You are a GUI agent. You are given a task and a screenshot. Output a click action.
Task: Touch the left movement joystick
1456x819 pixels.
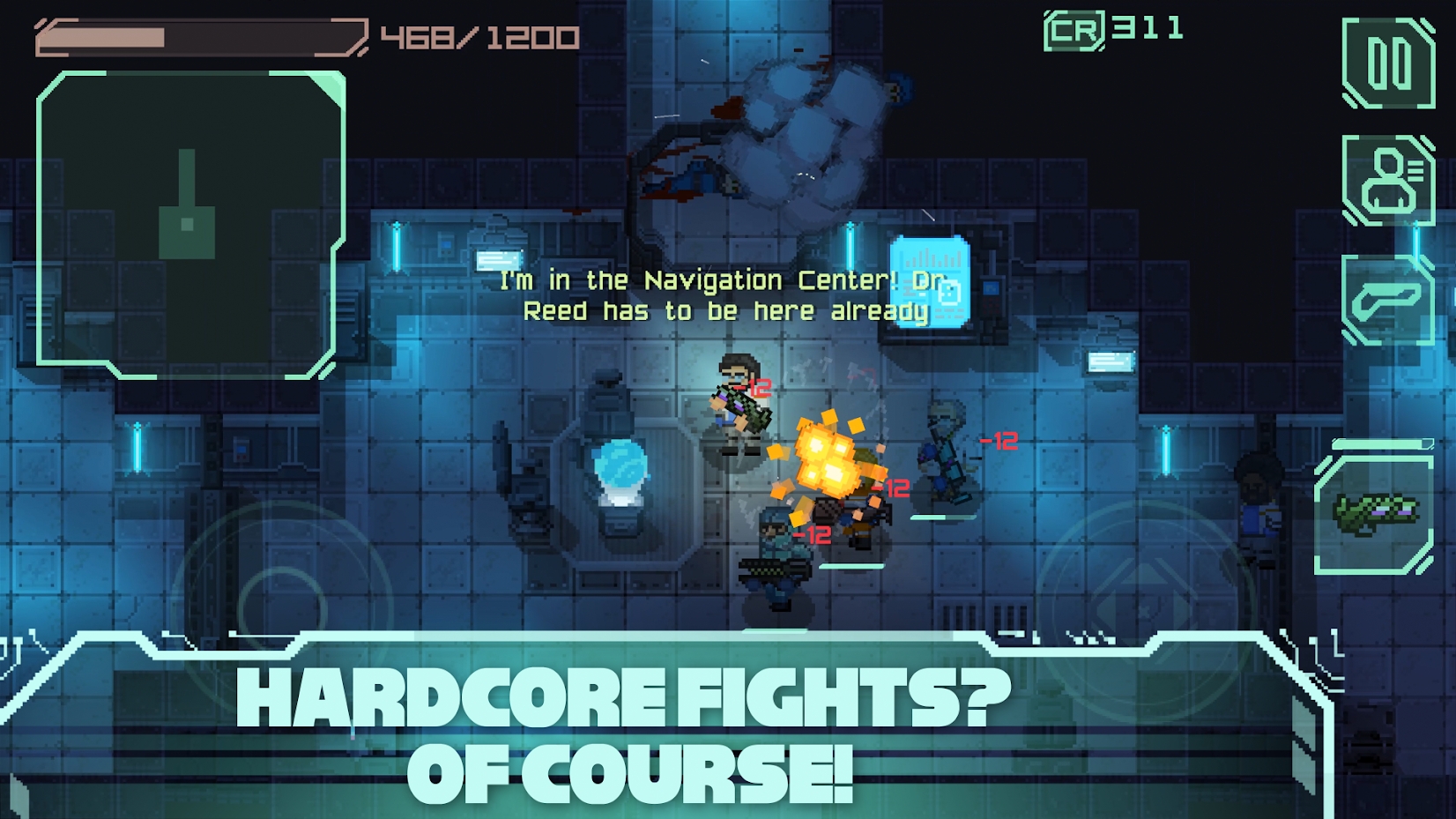[282, 608]
